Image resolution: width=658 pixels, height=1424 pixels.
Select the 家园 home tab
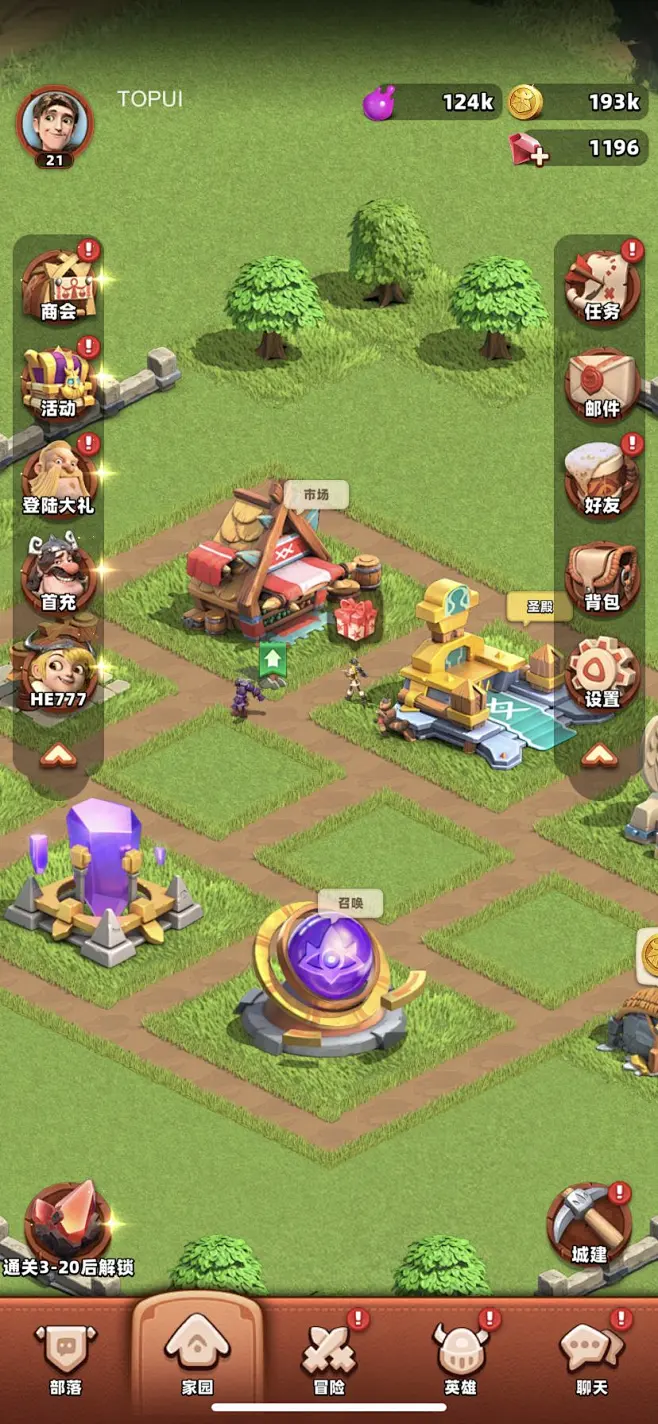(197, 1359)
